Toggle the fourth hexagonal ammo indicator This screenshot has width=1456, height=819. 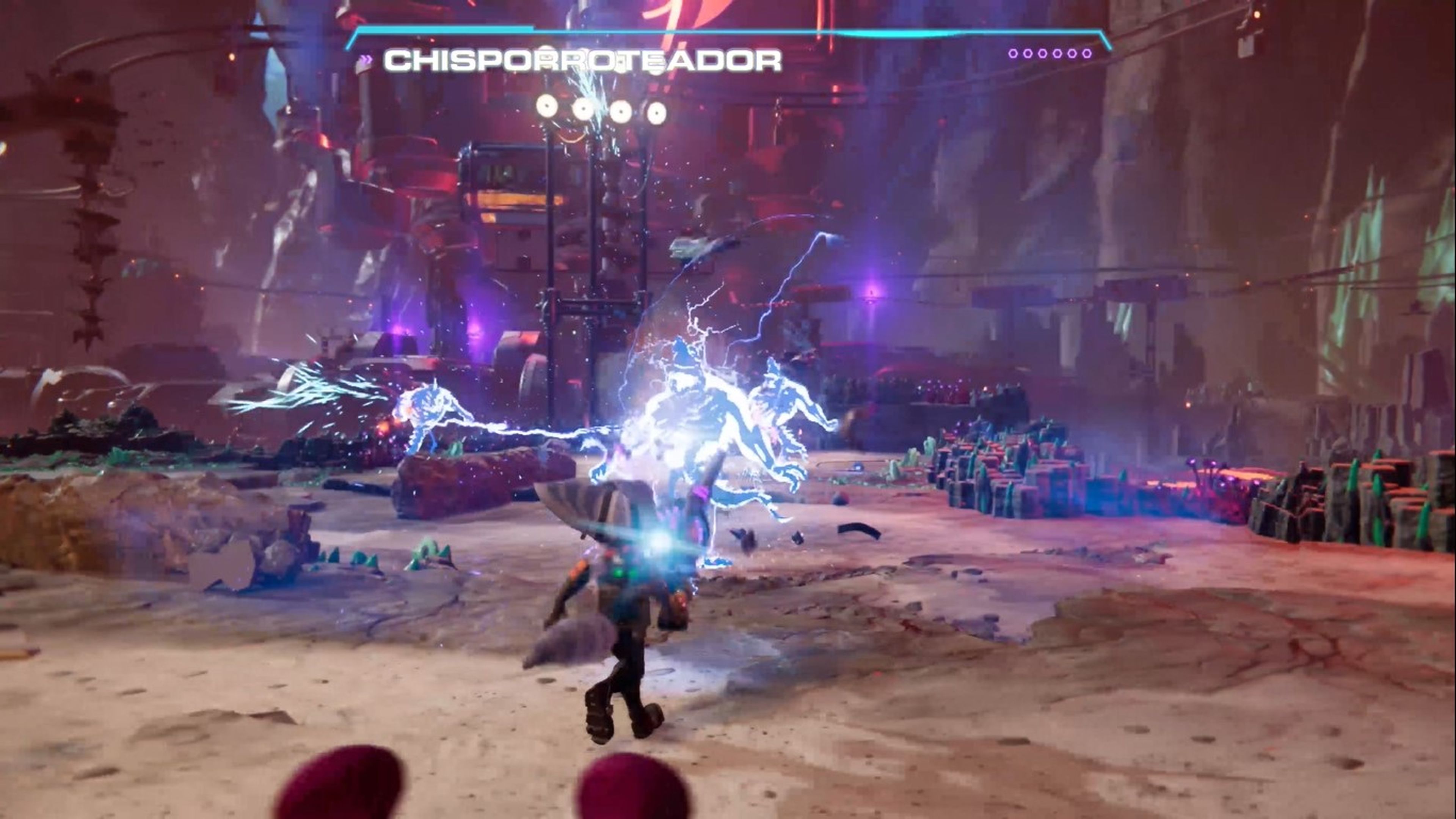click(1057, 54)
